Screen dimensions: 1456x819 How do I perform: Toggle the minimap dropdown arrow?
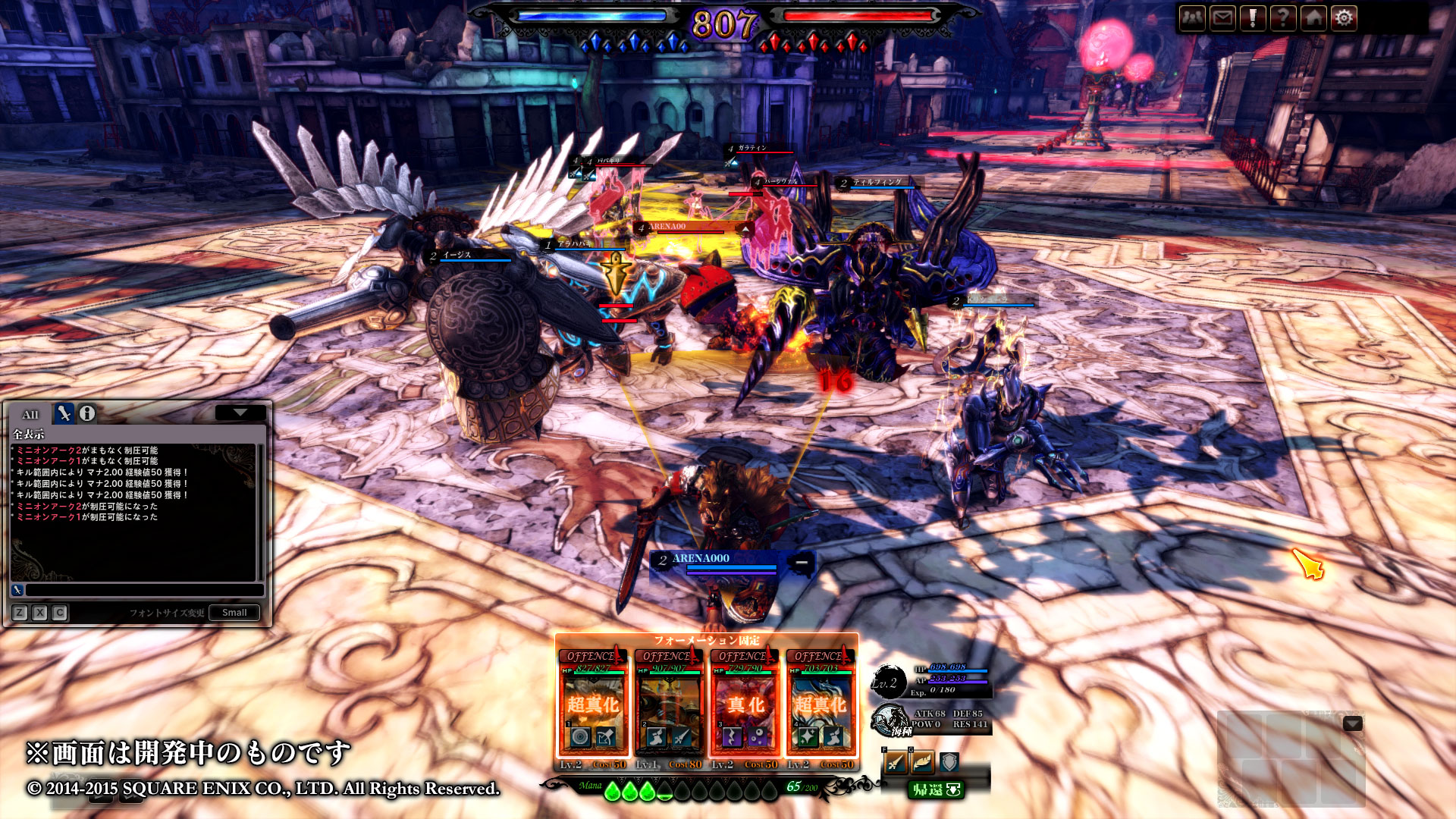(x=1353, y=724)
